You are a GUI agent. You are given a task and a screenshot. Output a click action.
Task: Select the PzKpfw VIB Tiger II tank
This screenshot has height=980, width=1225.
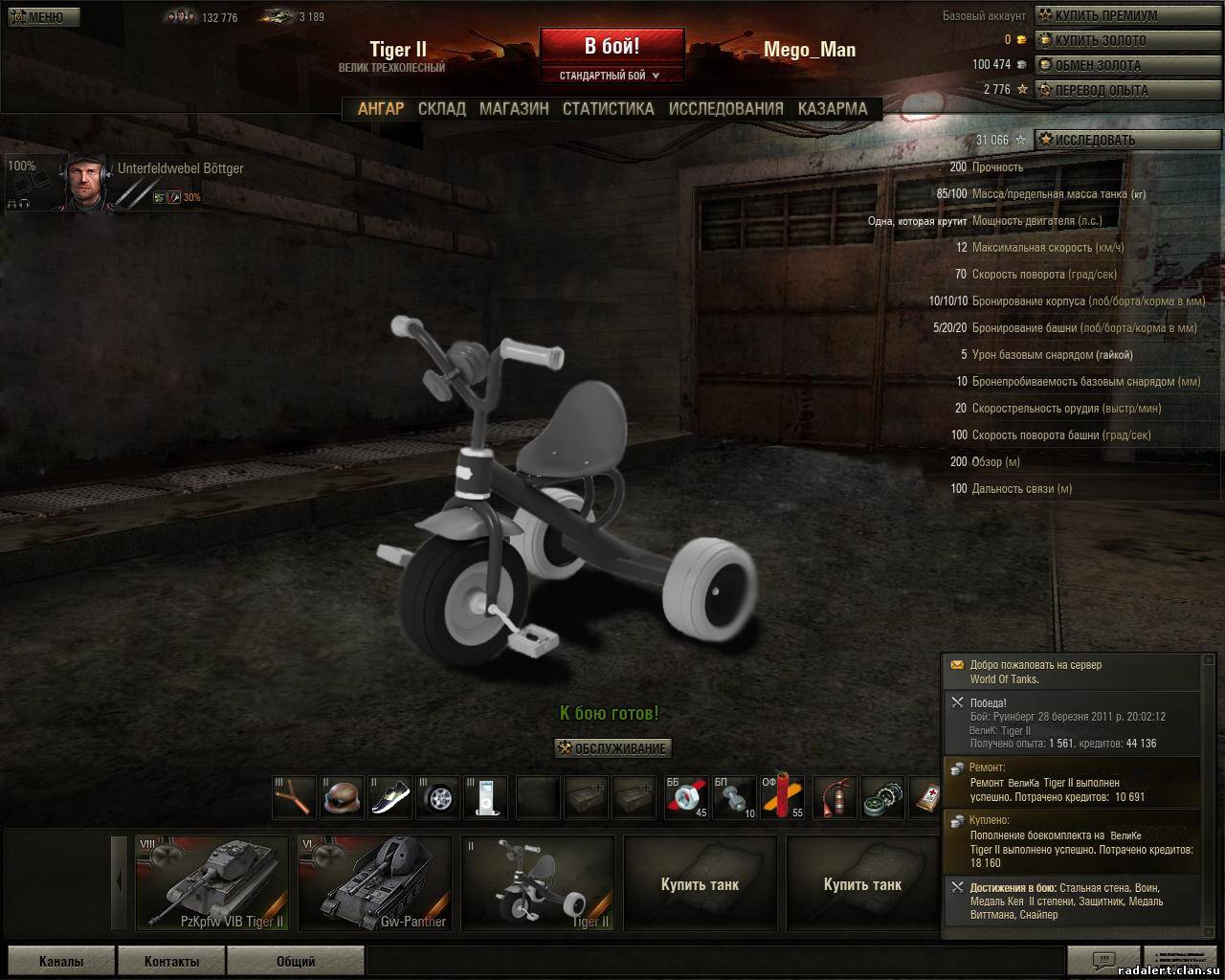[x=212, y=882]
